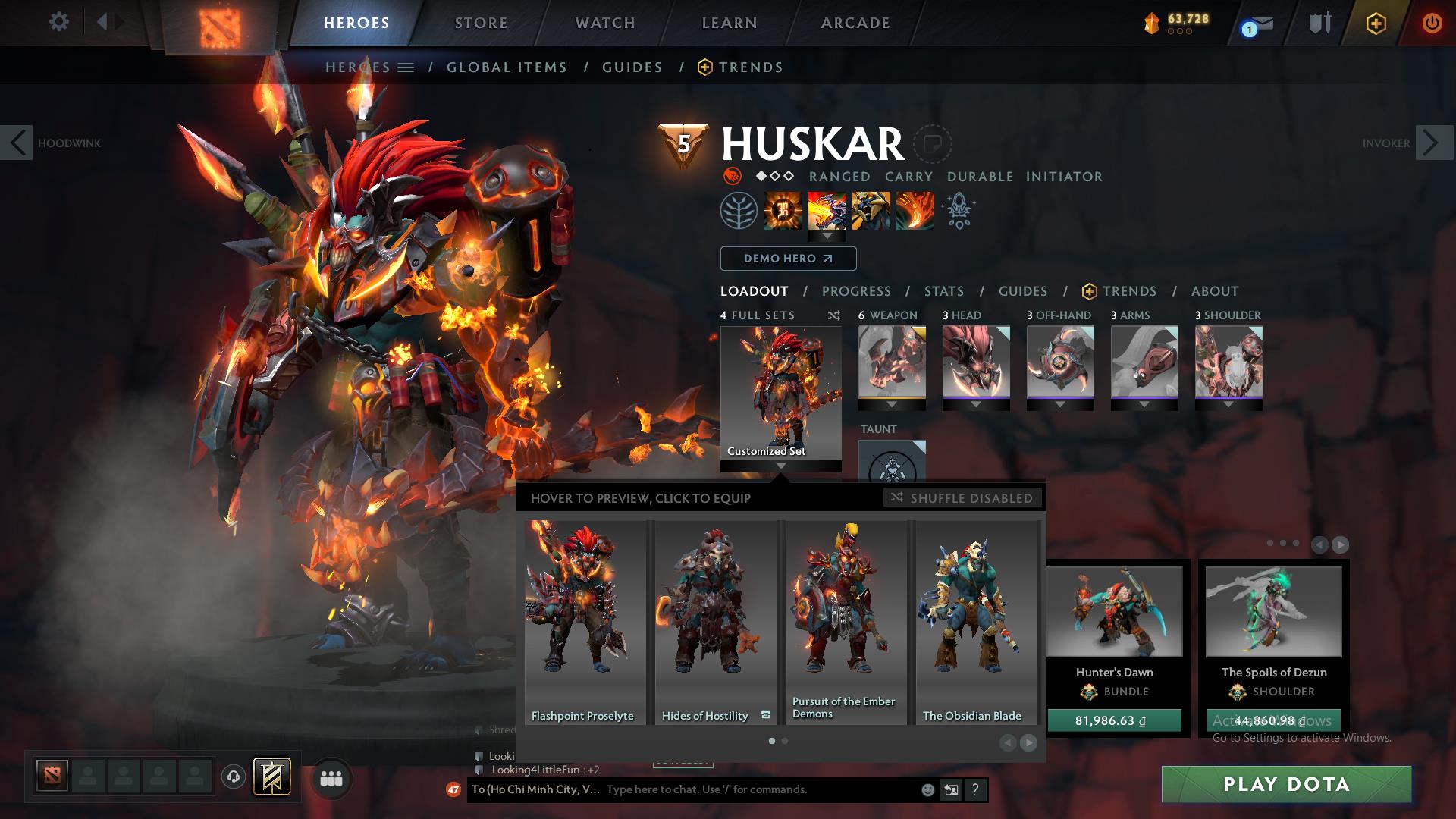Click the emoticon smiley in the chat bar
This screenshot has width=1456, height=819.
pyautogui.click(x=927, y=789)
